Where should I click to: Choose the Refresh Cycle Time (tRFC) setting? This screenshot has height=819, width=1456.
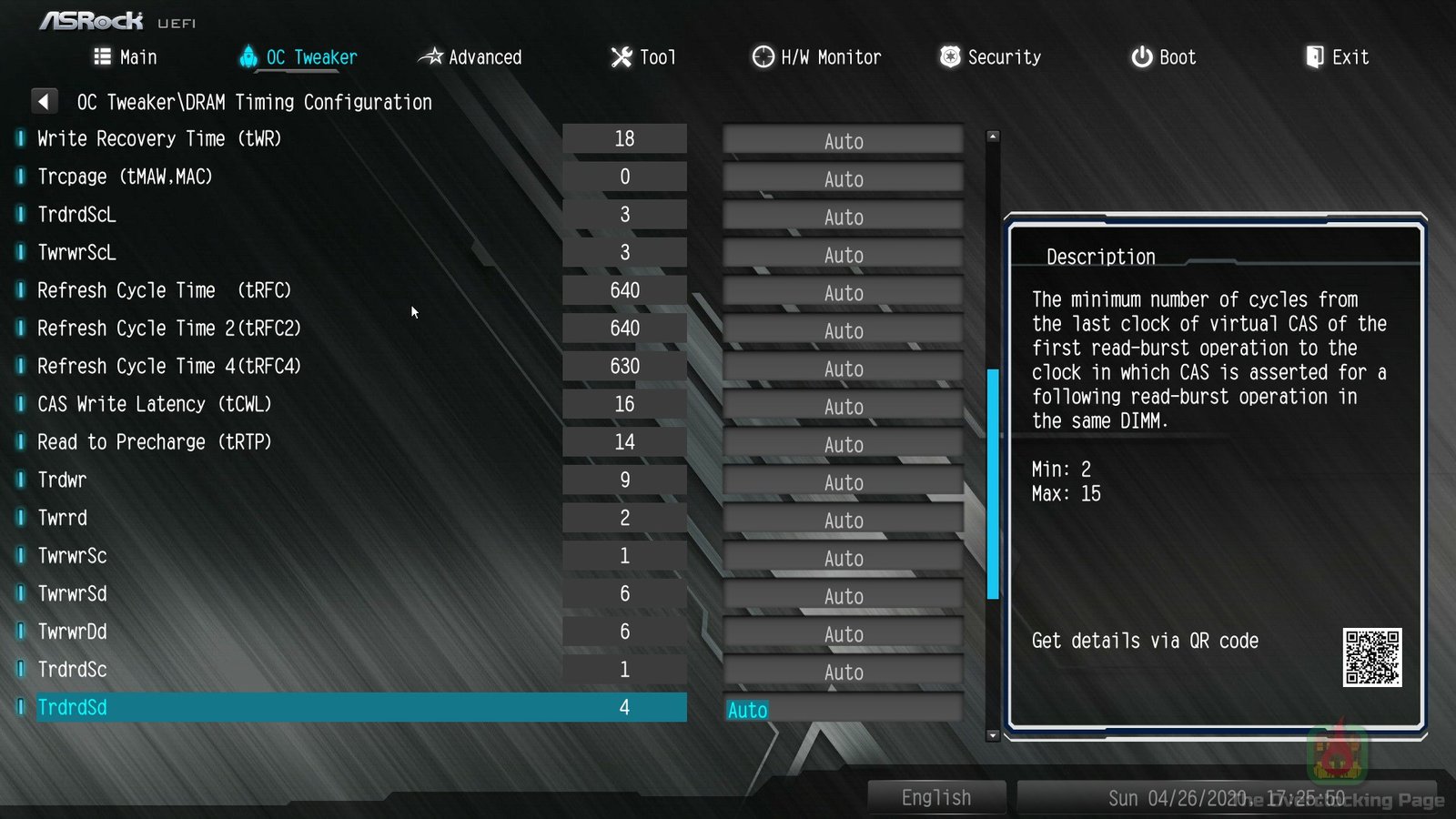[164, 290]
